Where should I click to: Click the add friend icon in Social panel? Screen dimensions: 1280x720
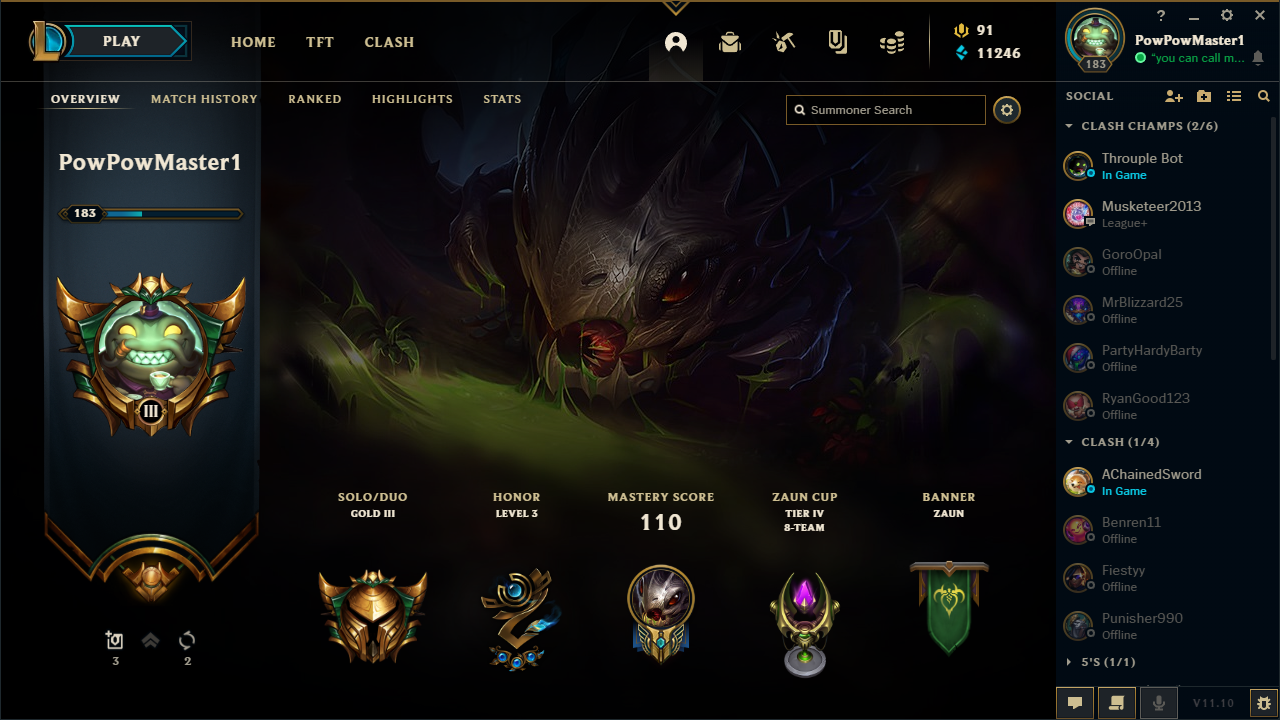coord(1174,95)
